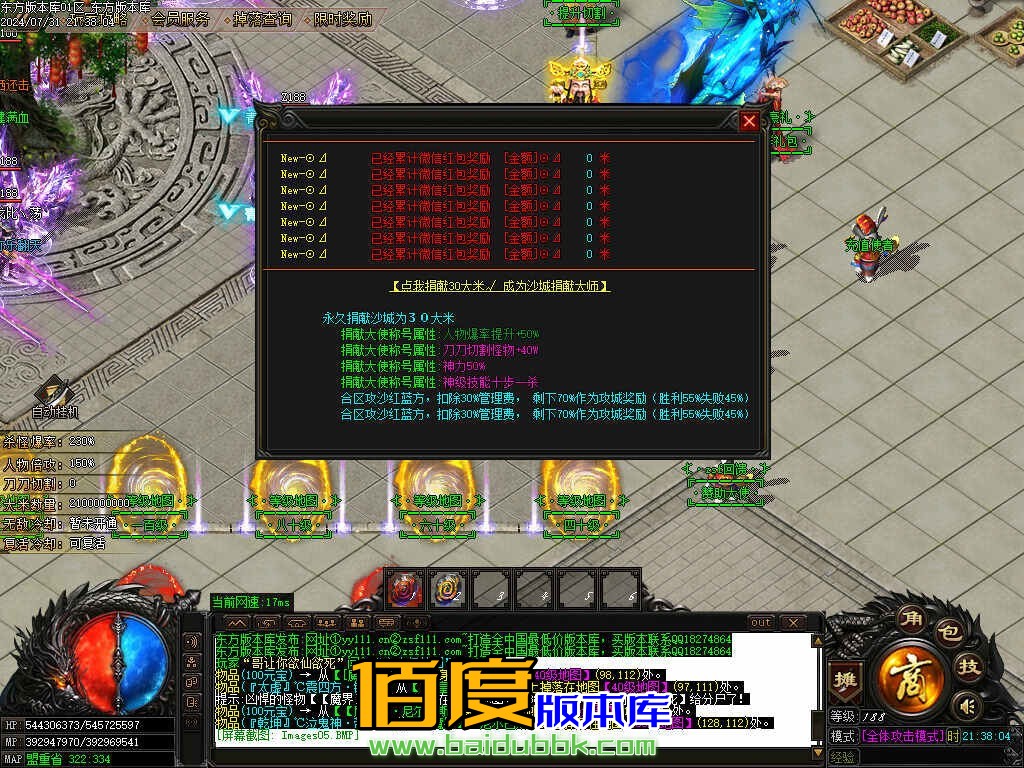Change the 全体攻击模式 attack mode
The image size is (1024, 768).
tap(902, 736)
